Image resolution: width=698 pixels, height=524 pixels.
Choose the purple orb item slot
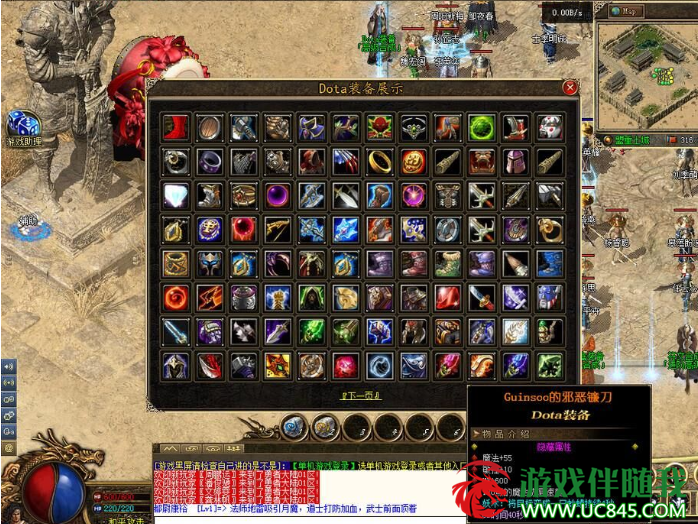278,195
